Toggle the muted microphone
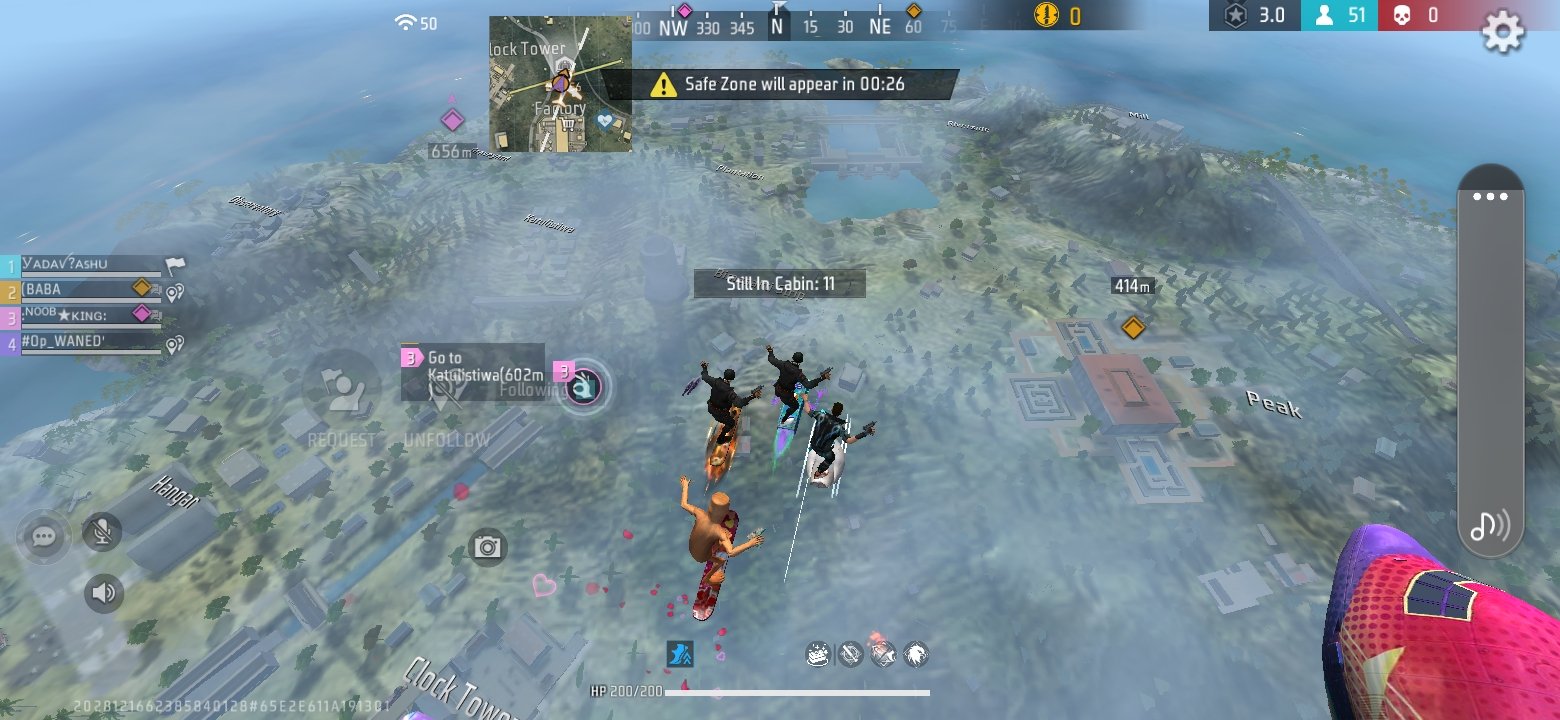 101,532
